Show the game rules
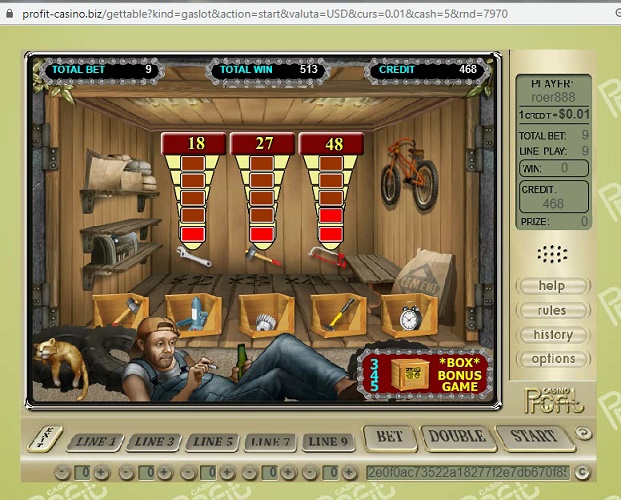621x500 pixels. tap(552, 310)
